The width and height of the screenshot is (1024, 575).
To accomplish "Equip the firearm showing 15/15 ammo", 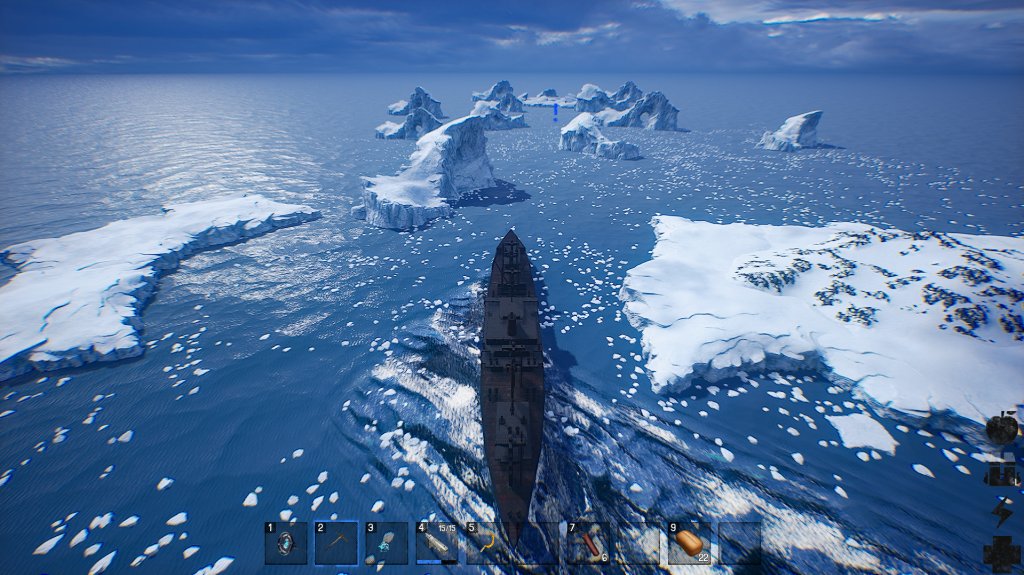I will pyautogui.click(x=437, y=543).
